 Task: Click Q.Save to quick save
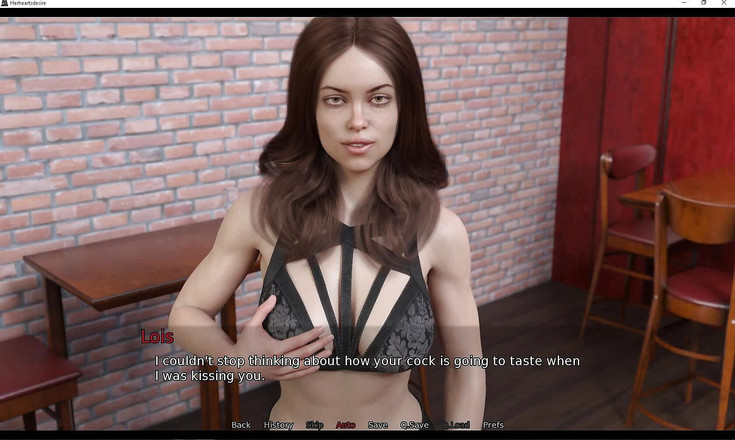click(414, 425)
